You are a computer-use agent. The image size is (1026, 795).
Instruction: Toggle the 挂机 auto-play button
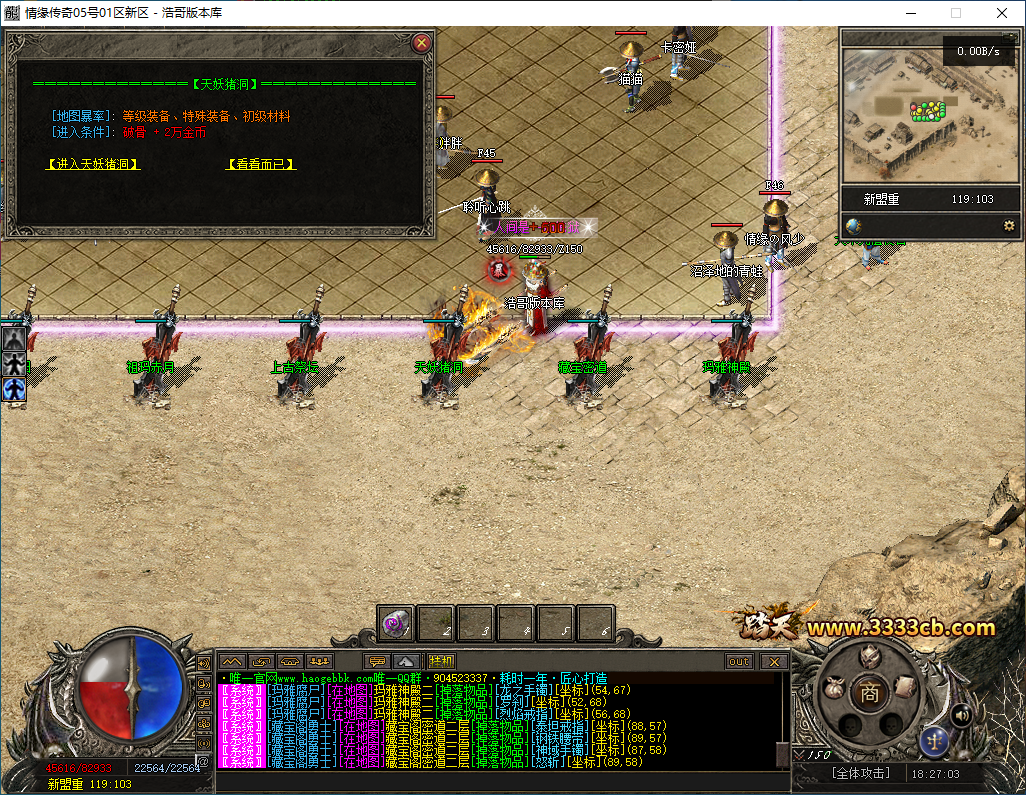(441, 661)
